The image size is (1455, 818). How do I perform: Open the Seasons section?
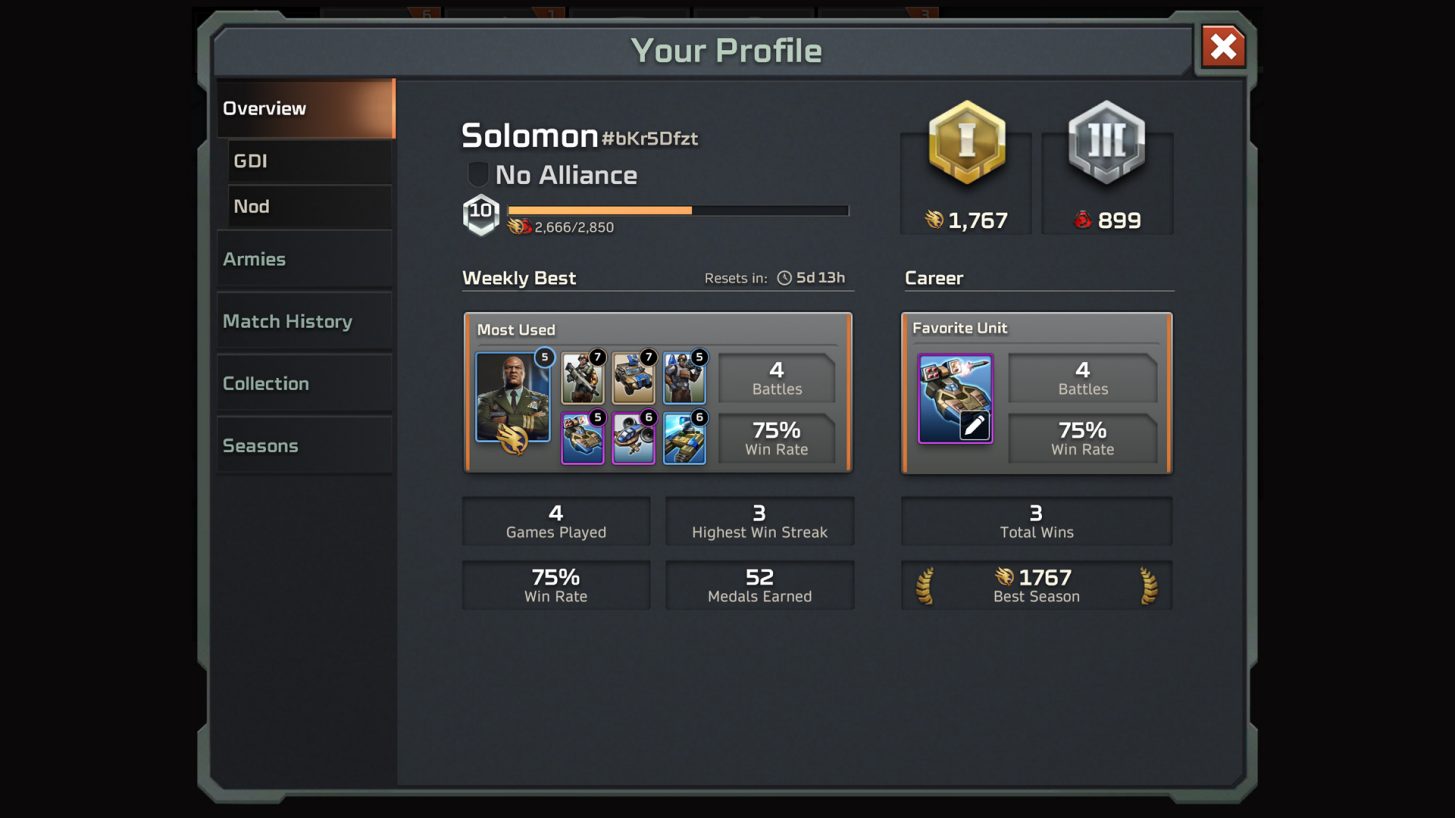[304, 445]
